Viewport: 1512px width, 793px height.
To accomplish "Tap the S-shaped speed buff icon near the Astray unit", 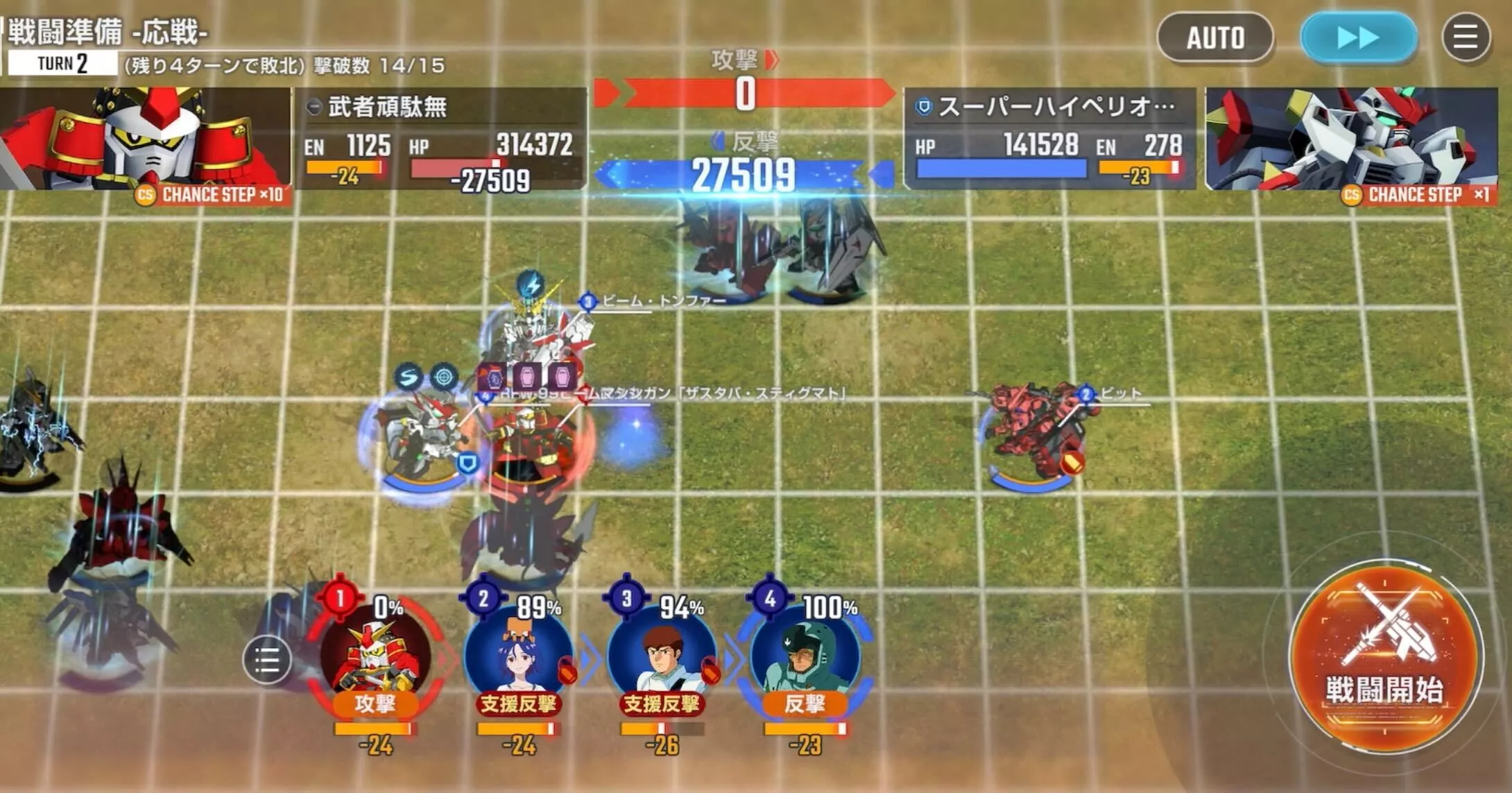I will coord(409,375).
